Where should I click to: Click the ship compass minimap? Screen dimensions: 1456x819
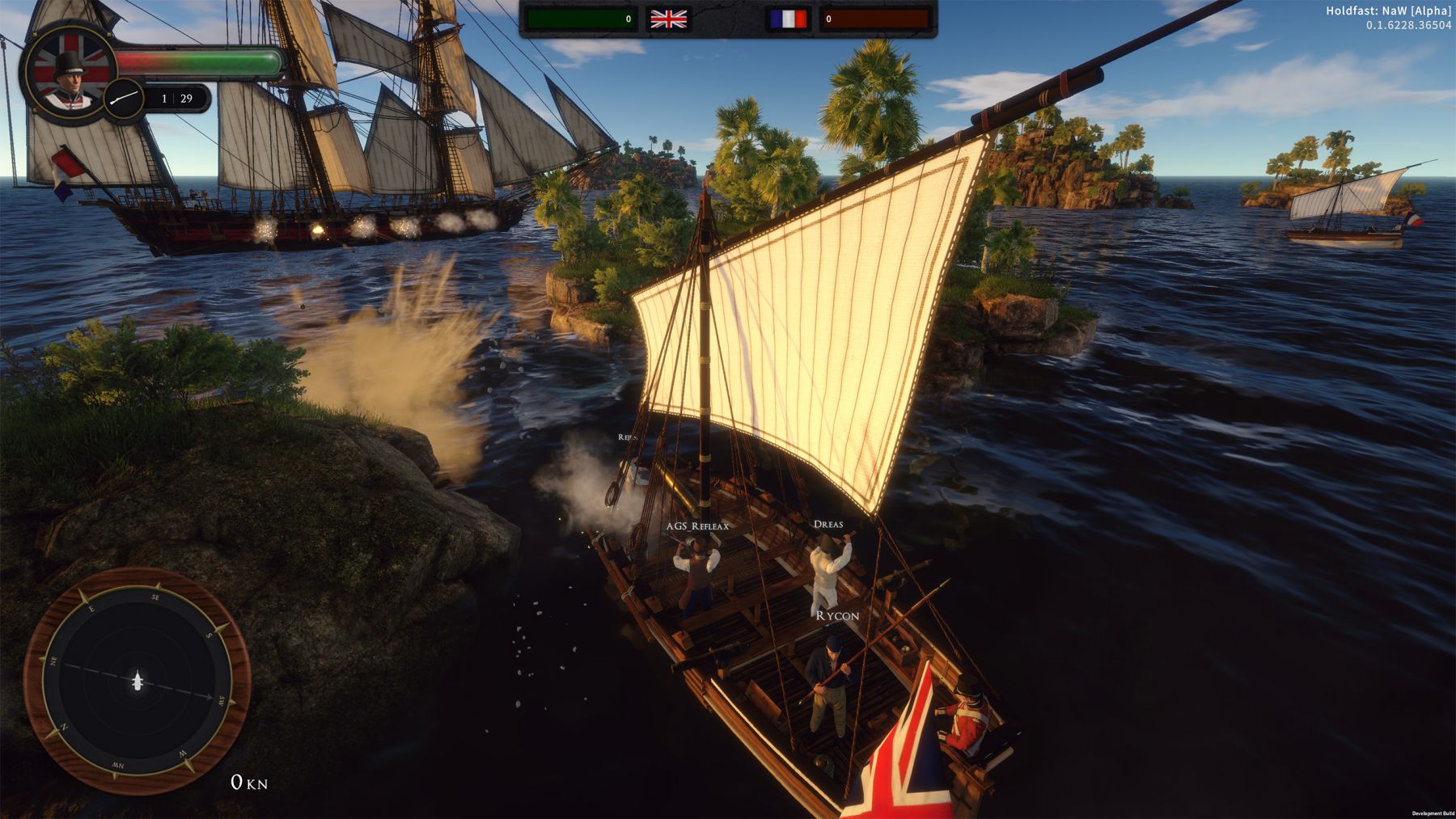(x=137, y=681)
